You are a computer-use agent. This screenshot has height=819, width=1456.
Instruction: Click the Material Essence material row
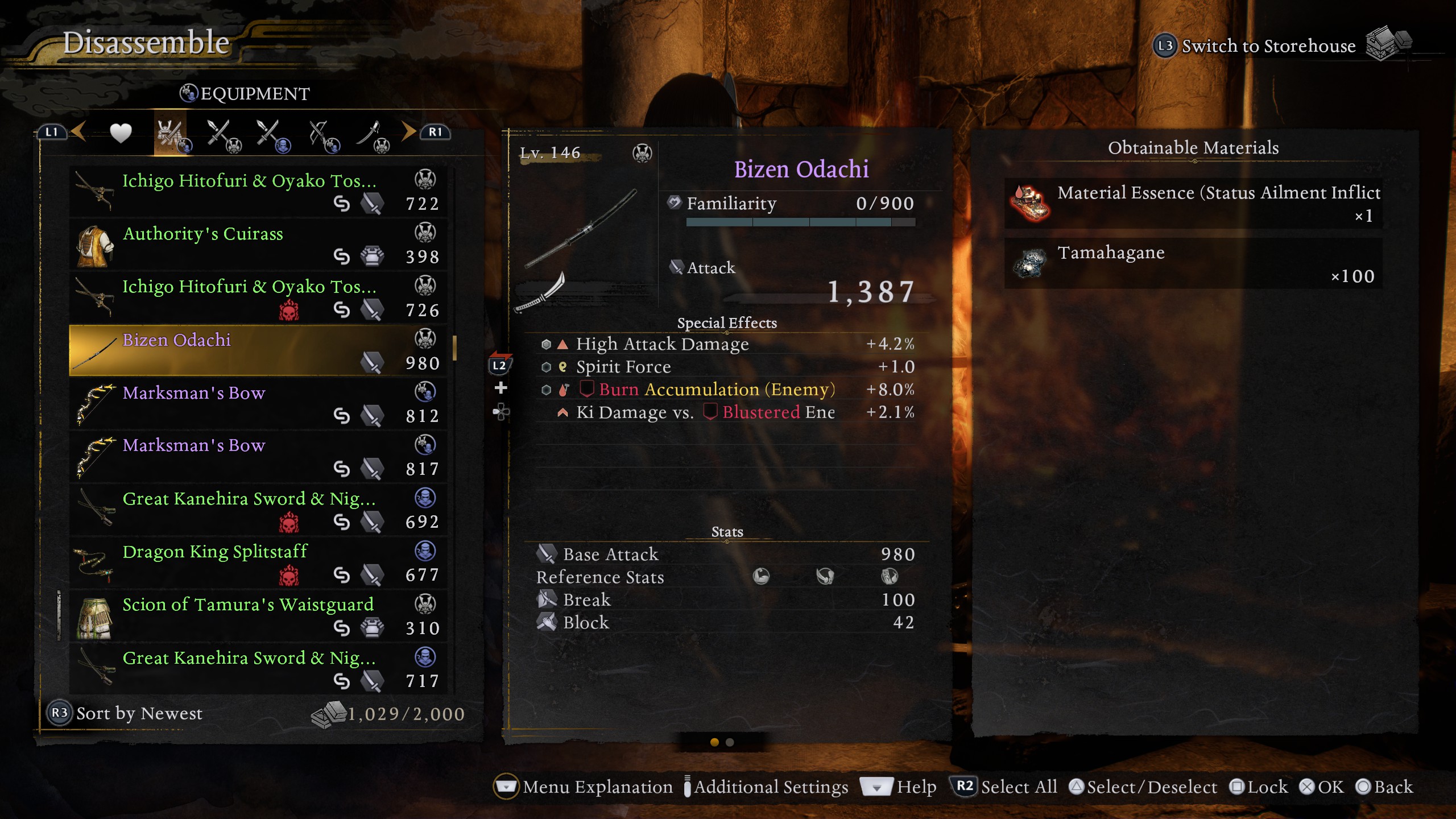[x=1193, y=204]
